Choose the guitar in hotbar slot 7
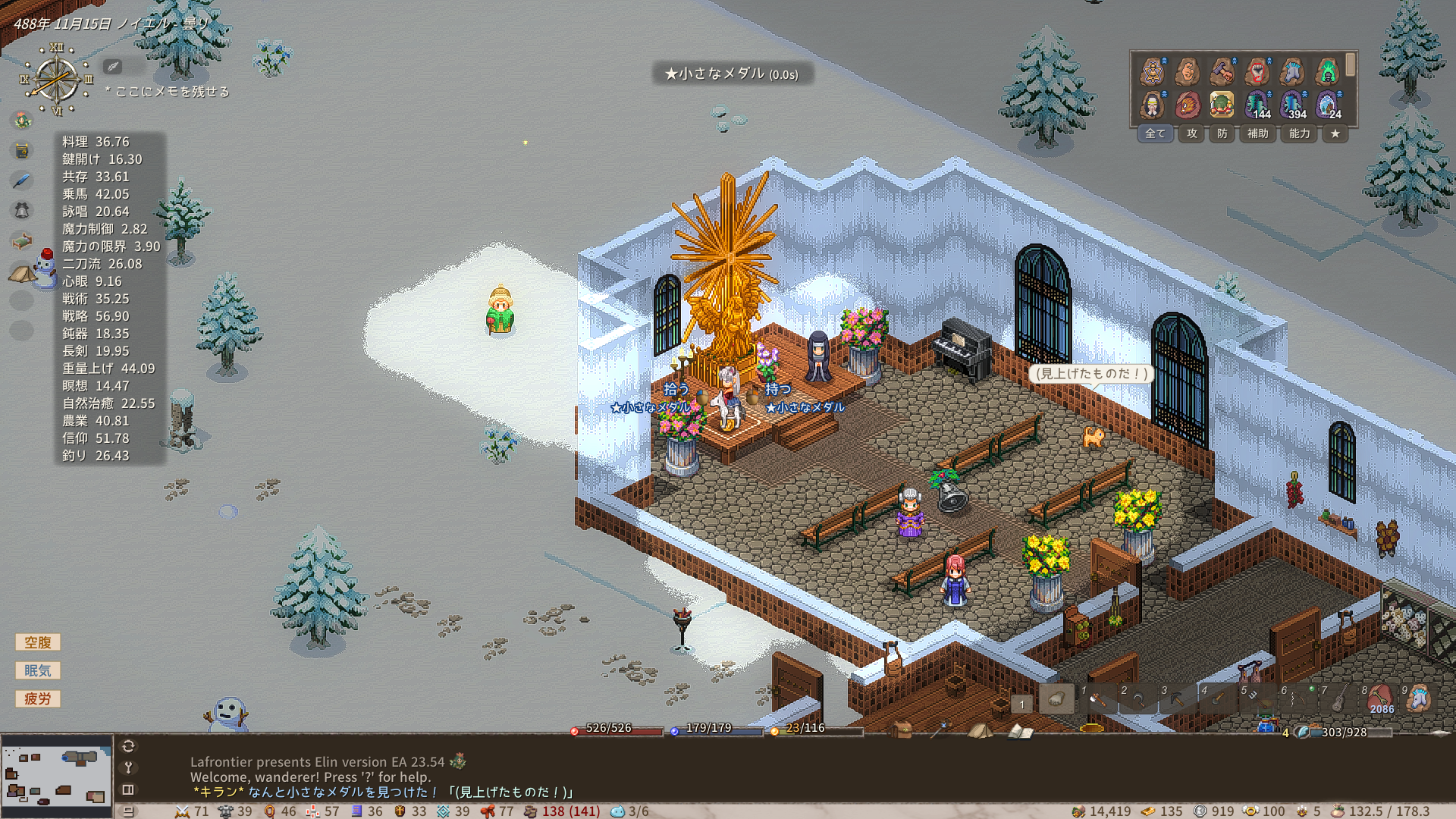The image size is (1456, 819). 1338,699
